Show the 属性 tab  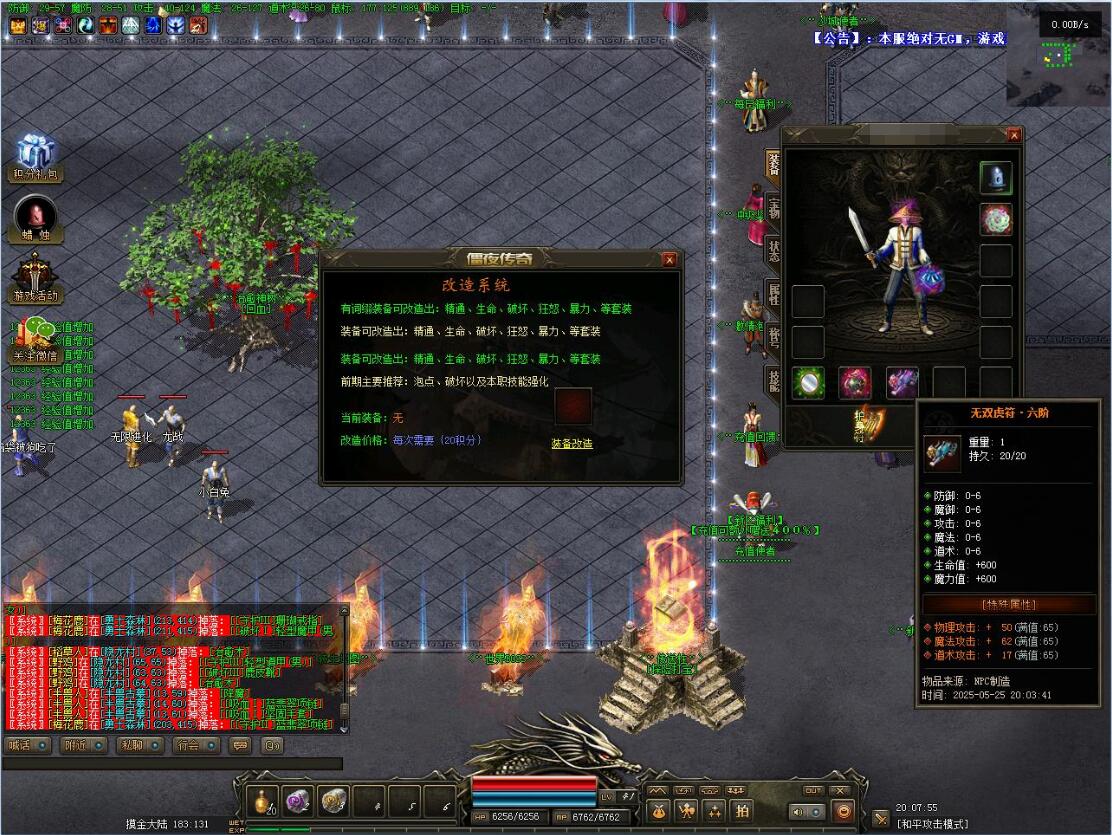coord(773,294)
